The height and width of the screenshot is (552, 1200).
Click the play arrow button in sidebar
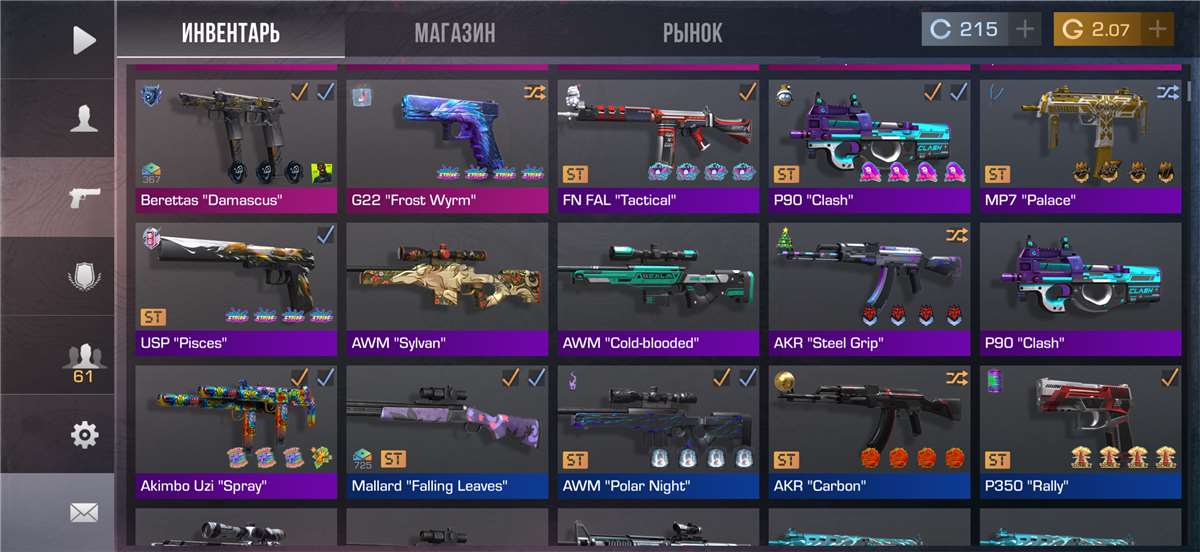click(x=84, y=40)
